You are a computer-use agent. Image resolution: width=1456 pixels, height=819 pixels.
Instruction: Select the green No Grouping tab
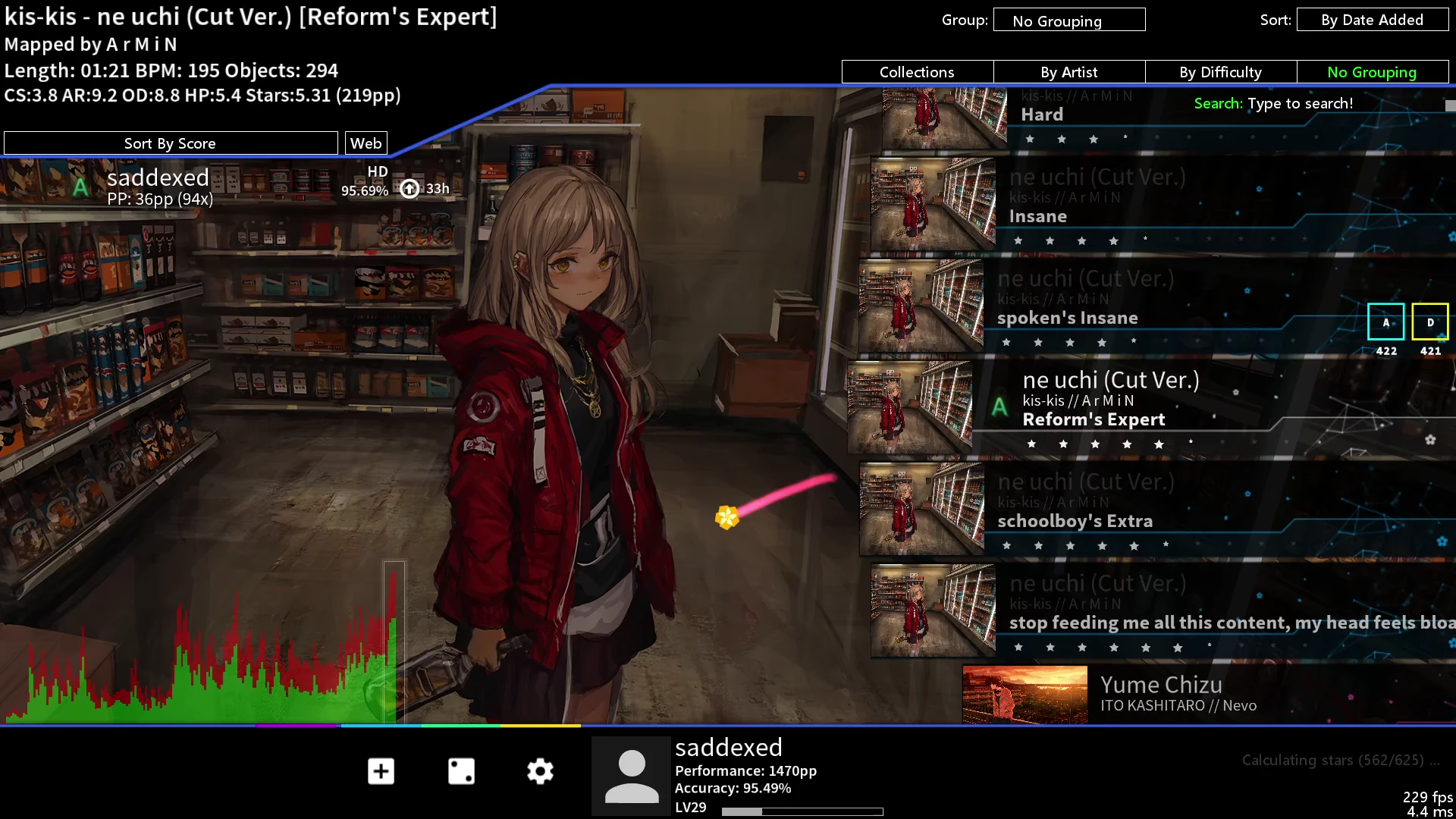coord(1372,72)
